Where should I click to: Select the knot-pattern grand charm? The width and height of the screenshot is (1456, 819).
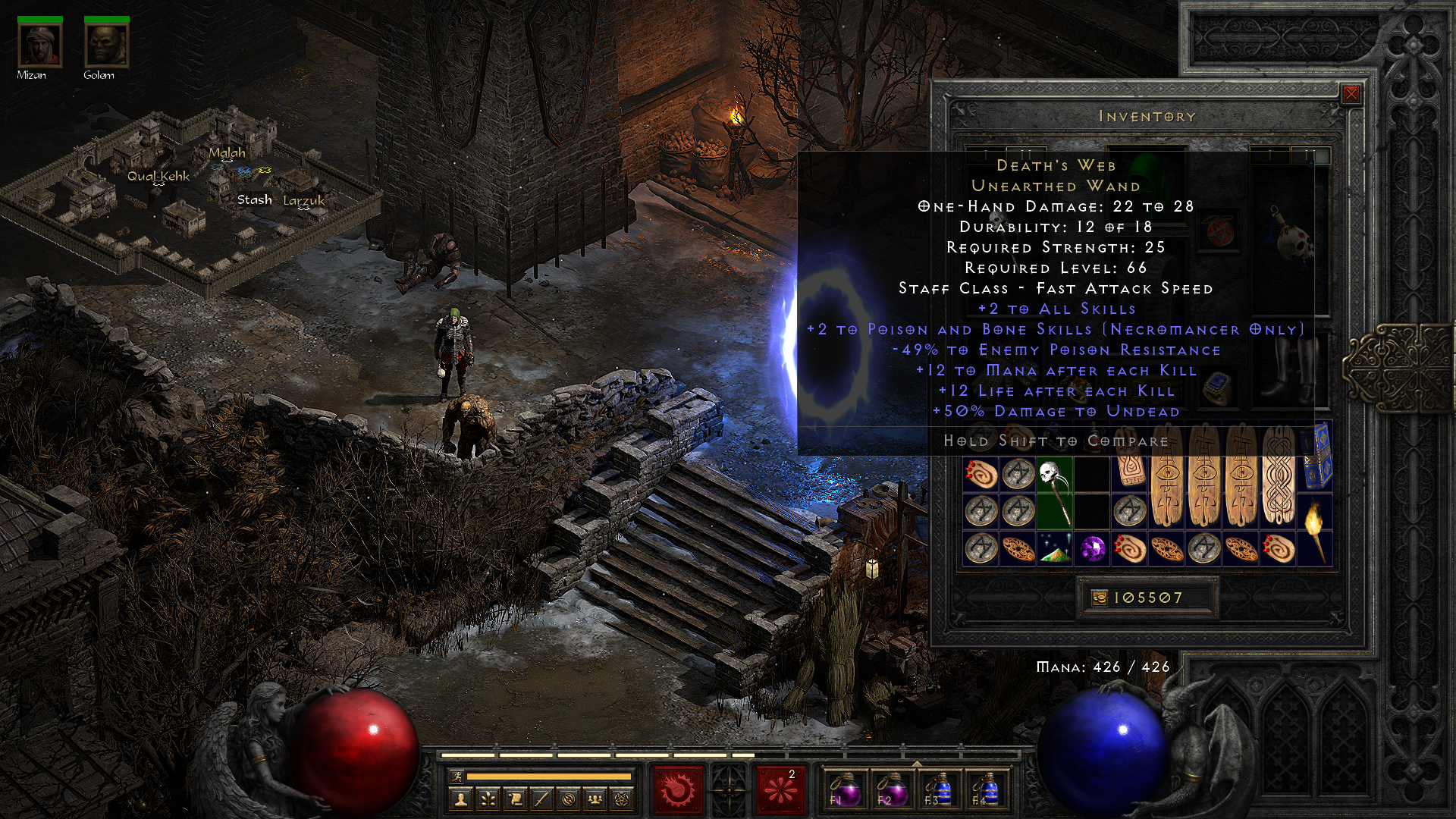coord(1278,476)
